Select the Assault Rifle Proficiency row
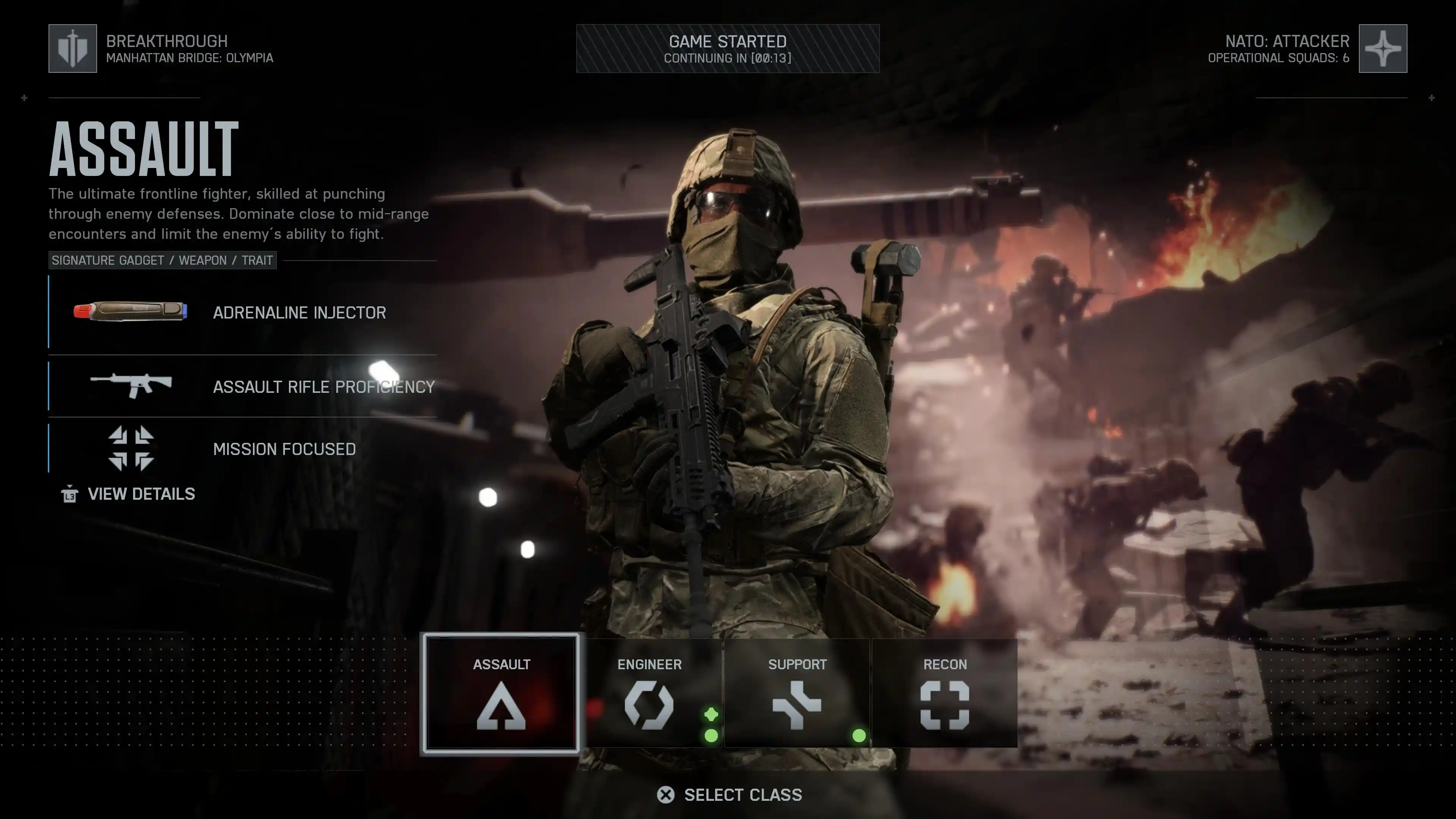 pos(243,387)
